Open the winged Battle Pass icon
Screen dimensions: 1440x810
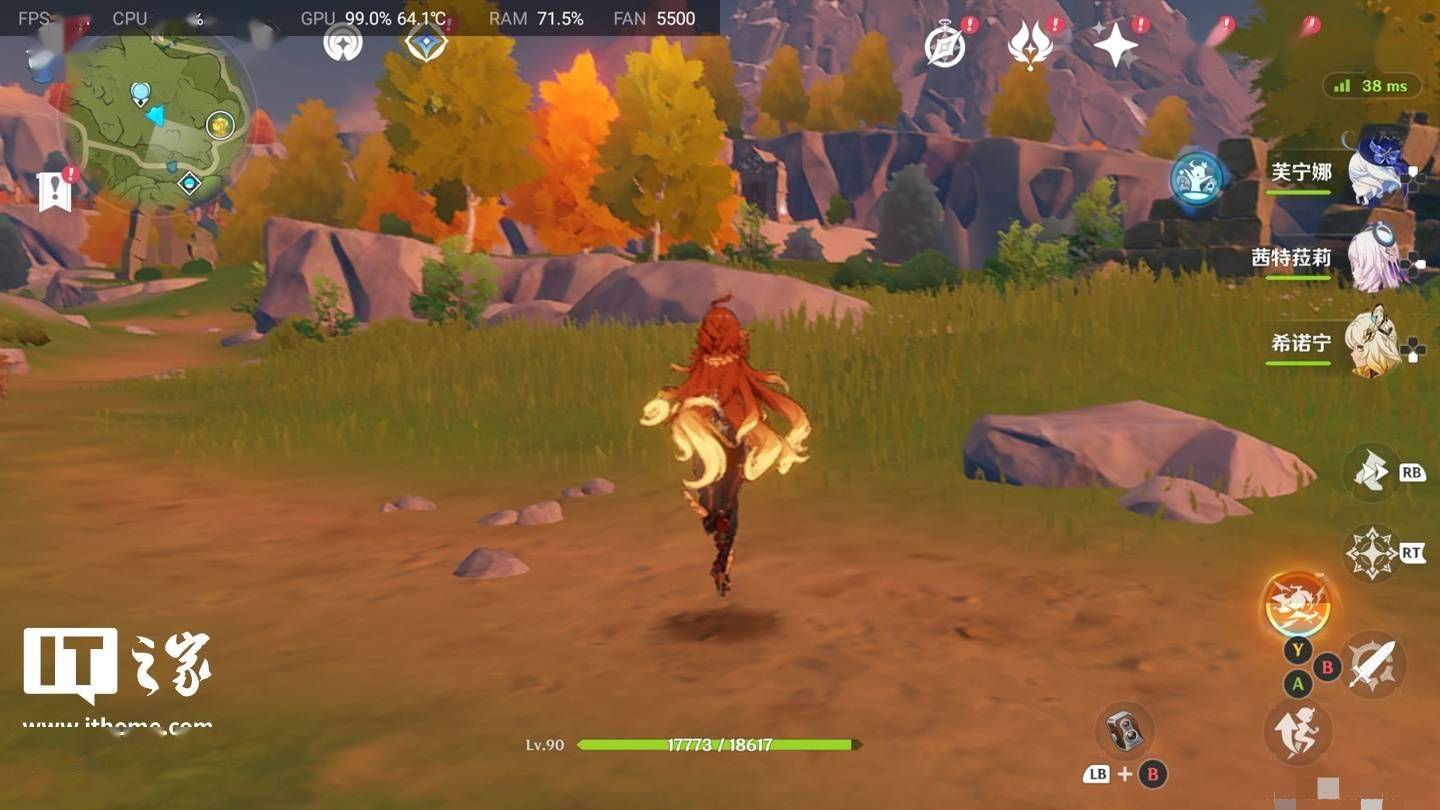[x=1030, y=46]
